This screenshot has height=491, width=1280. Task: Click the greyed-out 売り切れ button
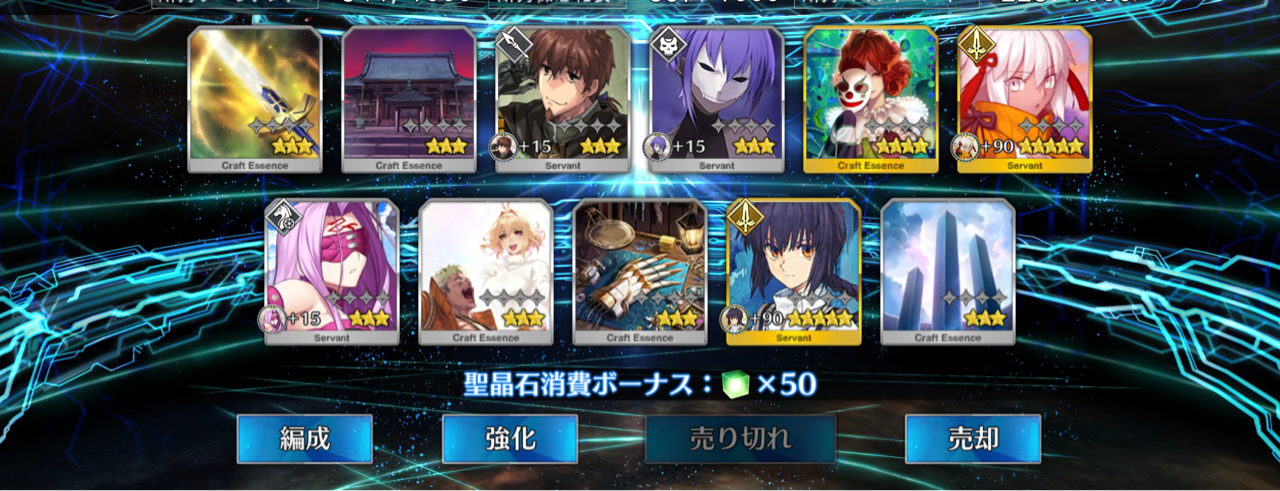(740, 439)
